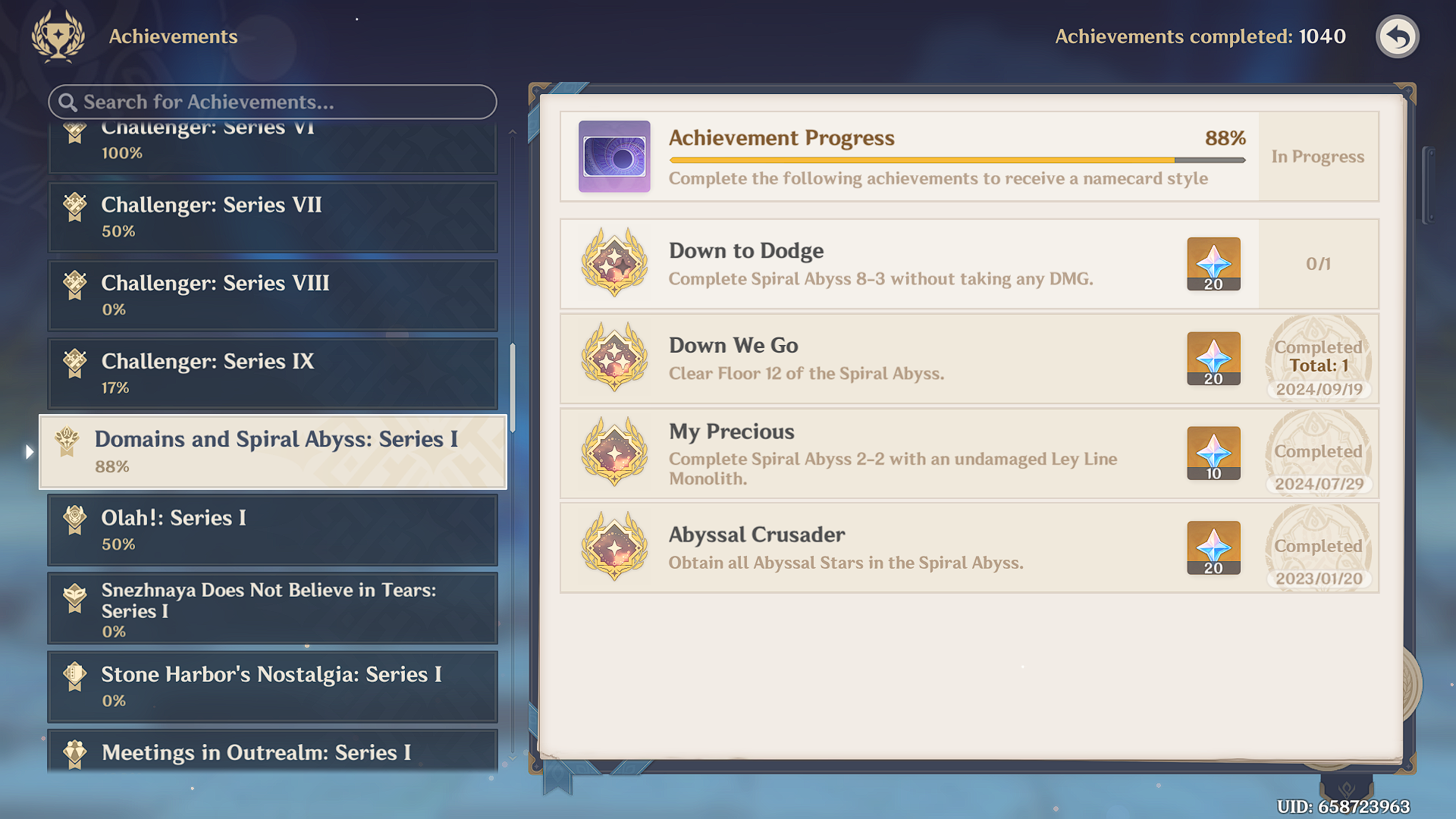Click the magnifying glass search icon

point(69,102)
